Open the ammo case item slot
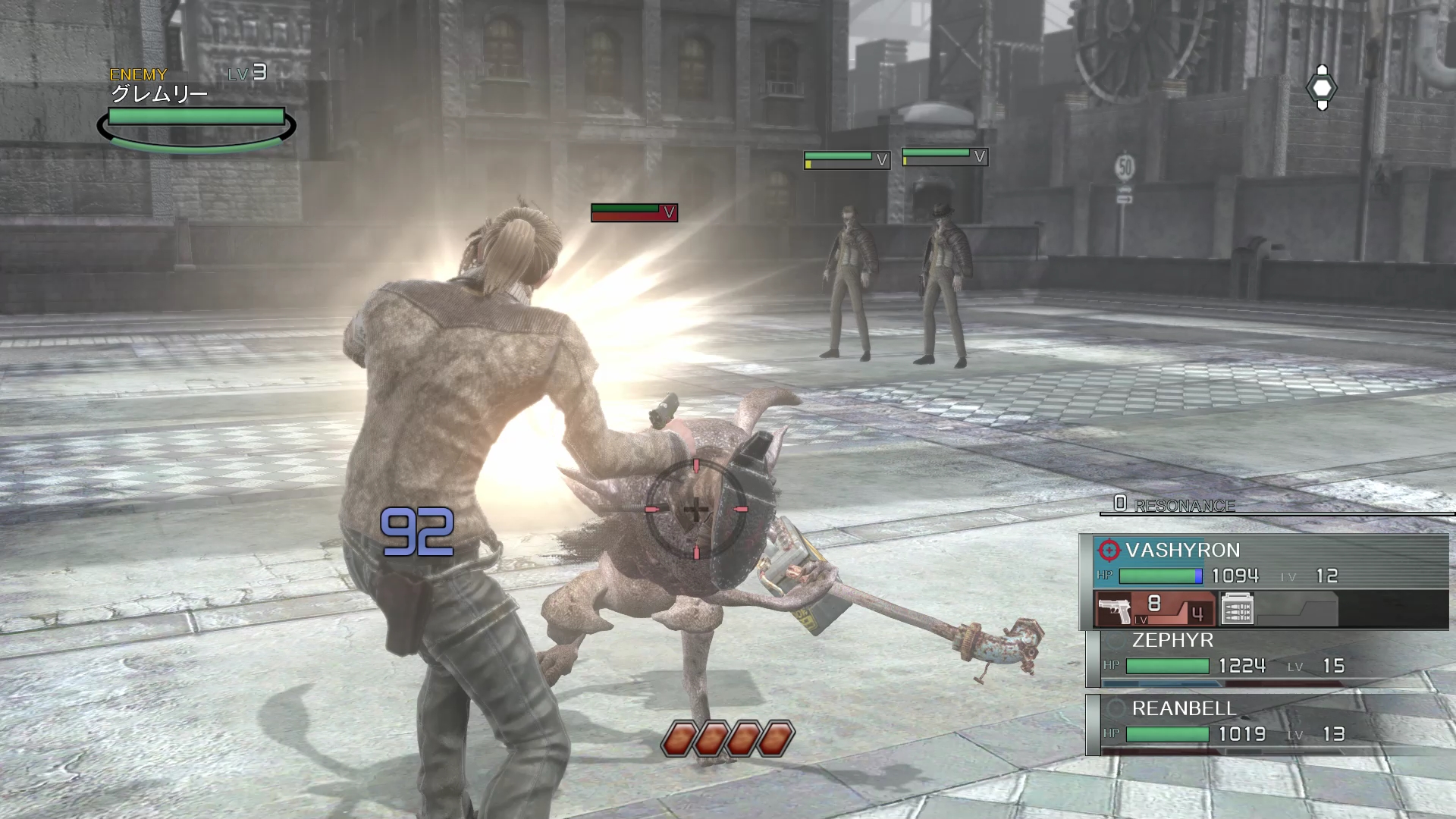 coord(1237,609)
